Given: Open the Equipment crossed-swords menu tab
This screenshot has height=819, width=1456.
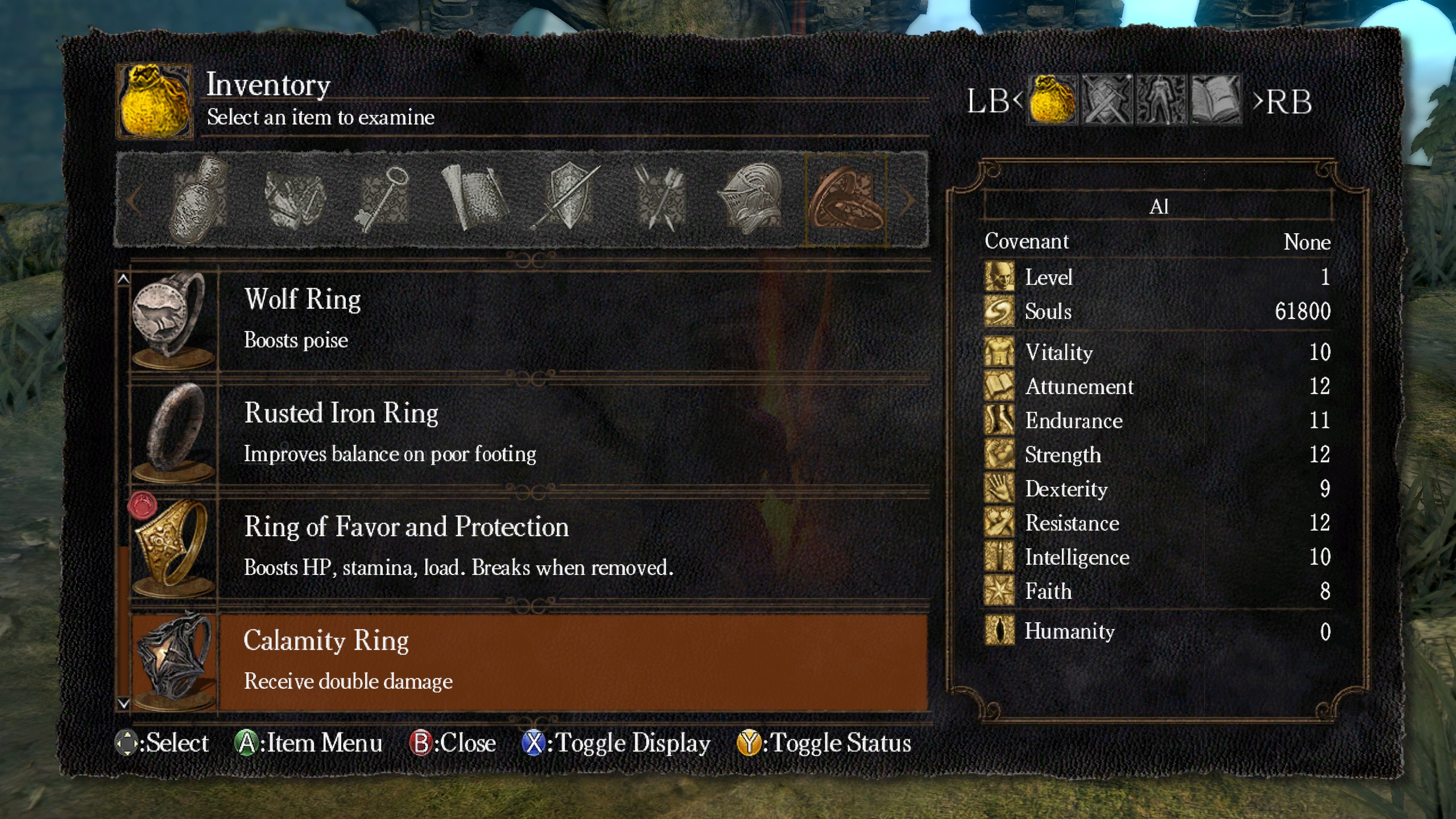Looking at the screenshot, I should pos(1107,100).
